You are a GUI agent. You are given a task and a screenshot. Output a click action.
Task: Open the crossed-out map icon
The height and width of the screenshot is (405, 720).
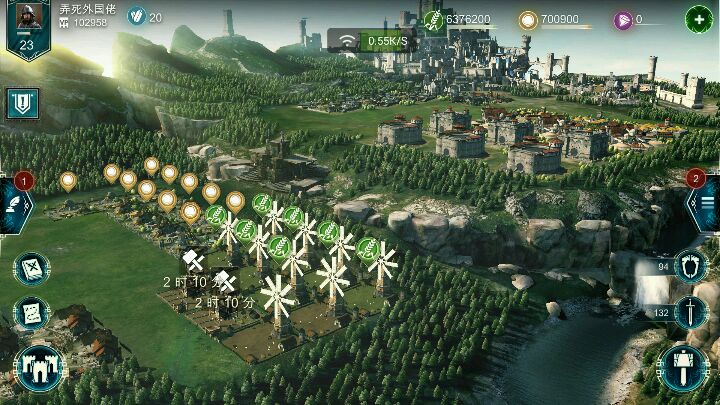tap(31, 270)
